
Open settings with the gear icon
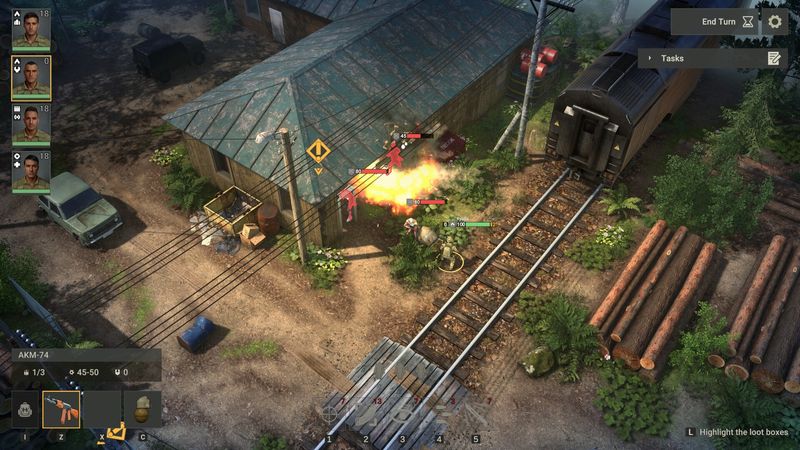[x=775, y=21]
